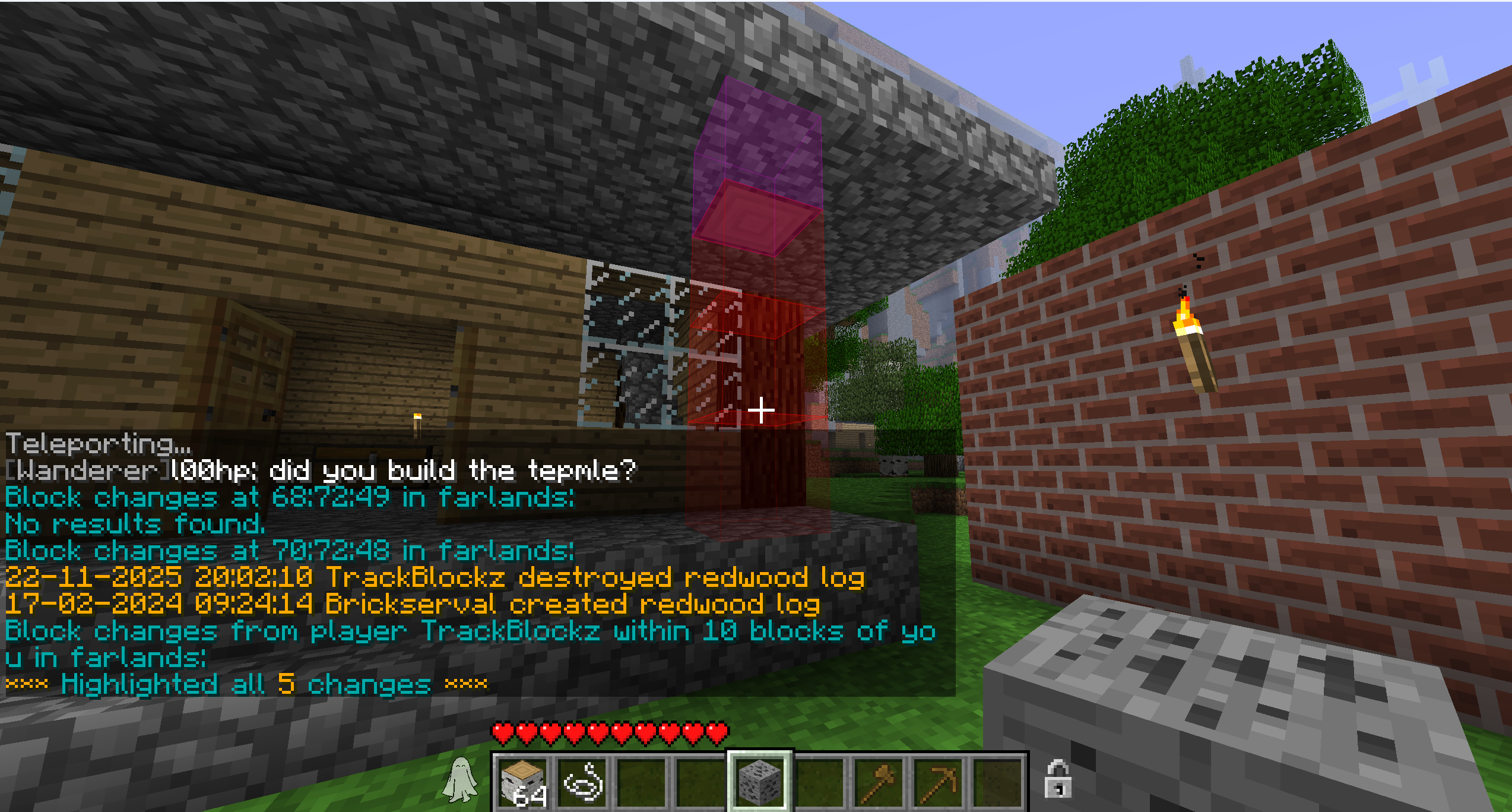The height and width of the screenshot is (812, 1512).
Task: Toggle the padlock icon next to hotbar
Action: coord(1057,779)
